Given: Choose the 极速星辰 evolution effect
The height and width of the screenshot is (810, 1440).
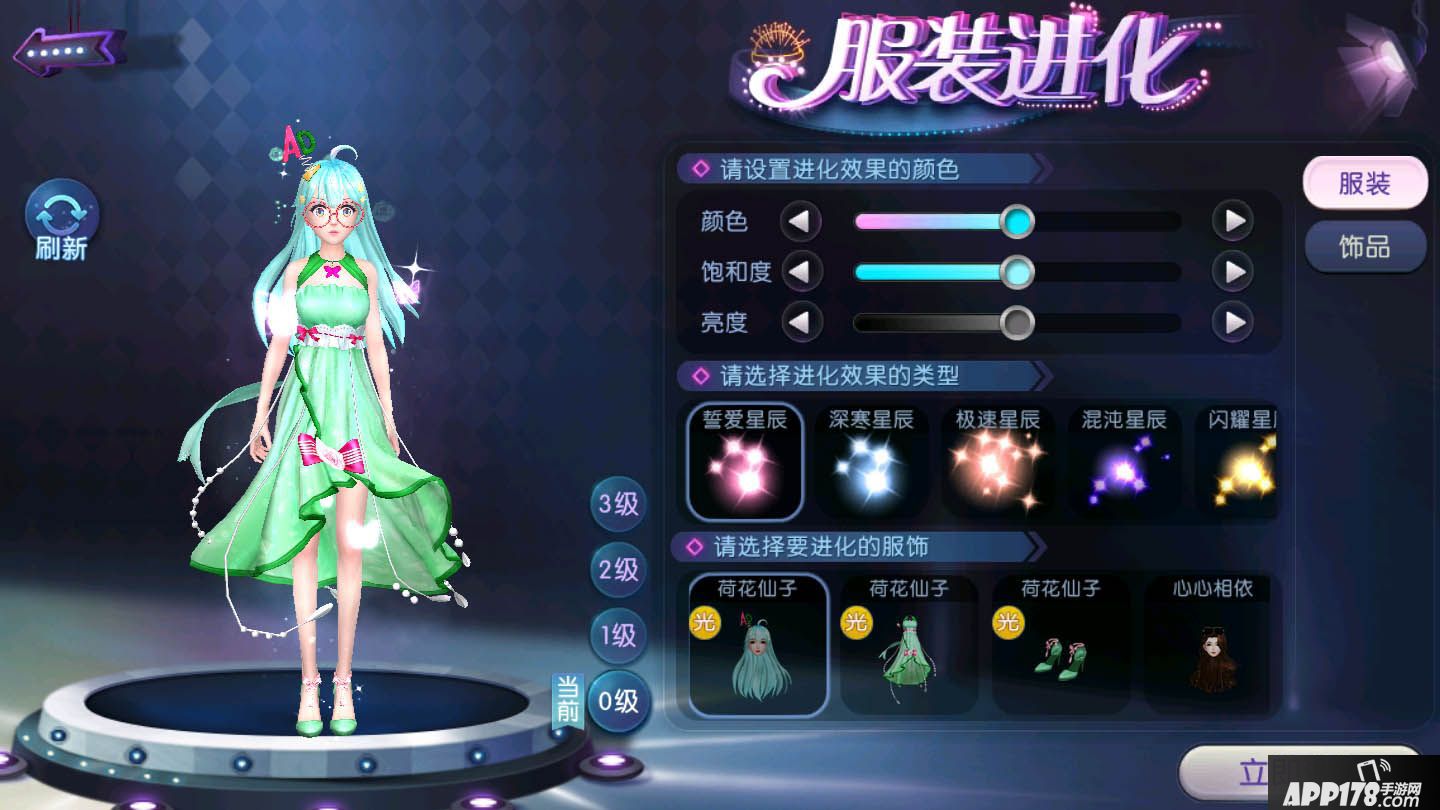Looking at the screenshot, I should (x=998, y=462).
